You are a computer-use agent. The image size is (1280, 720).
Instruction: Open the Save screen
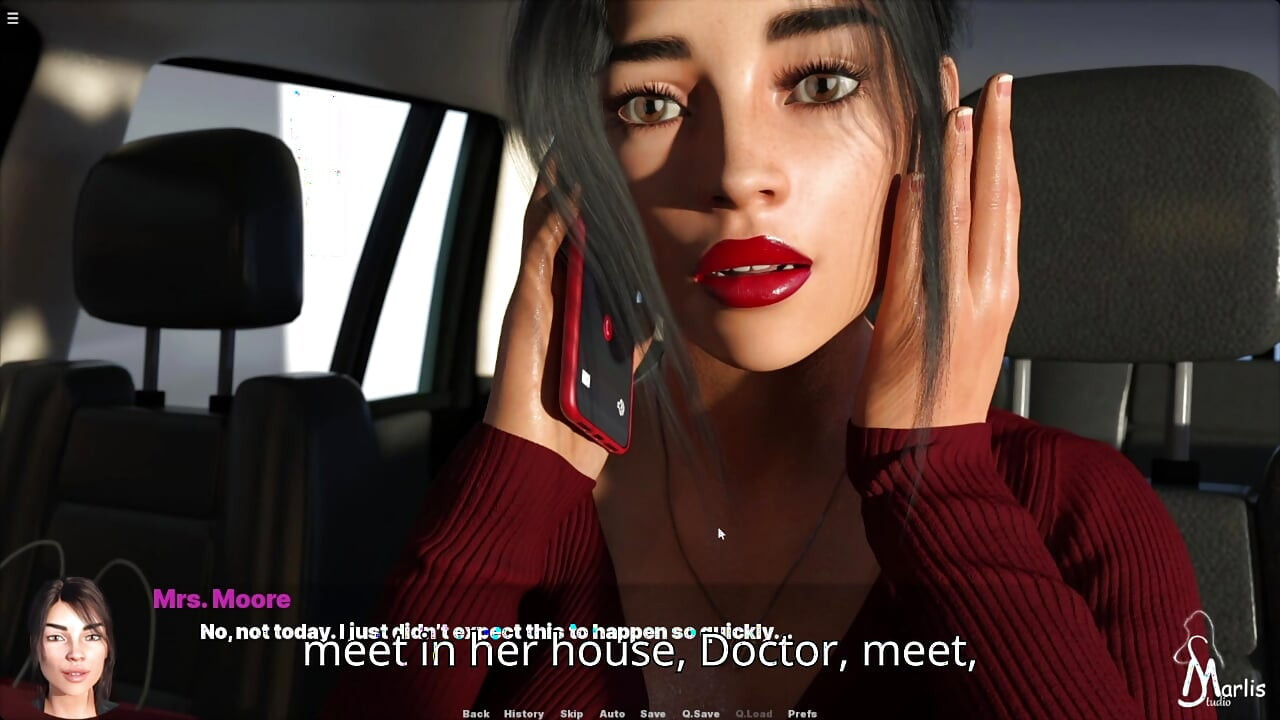(x=653, y=714)
